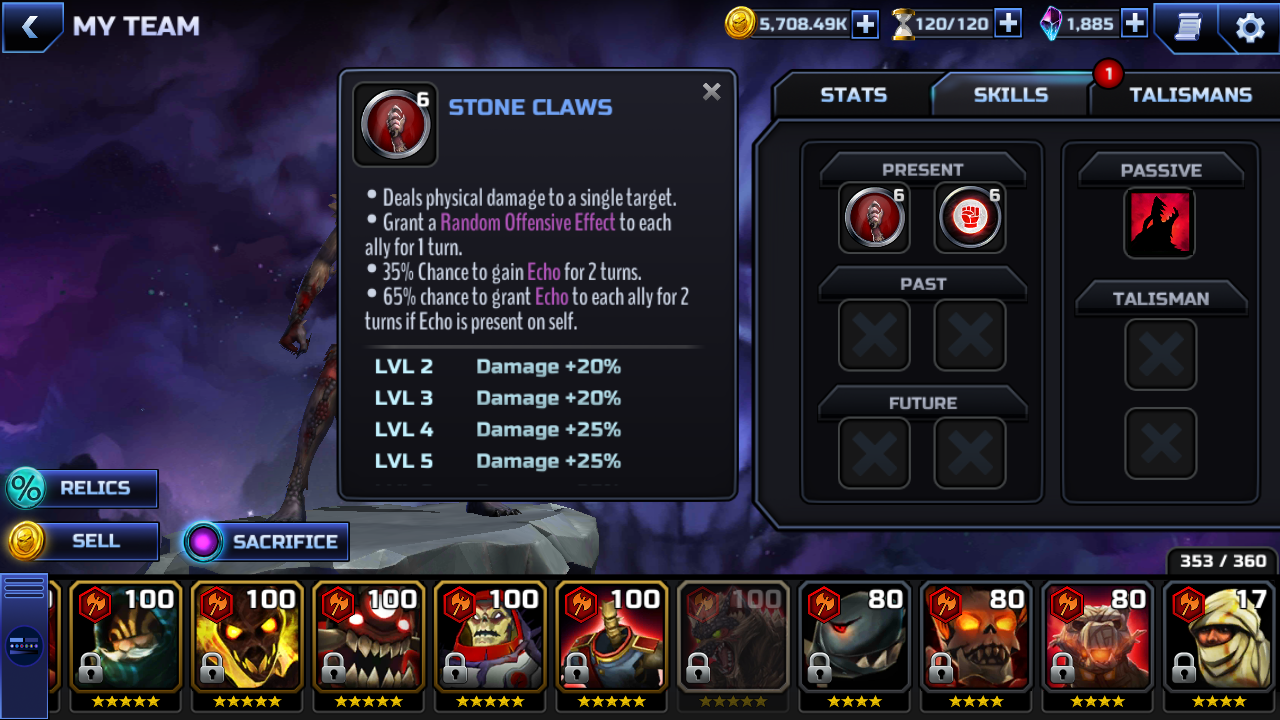Image resolution: width=1280 pixels, height=720 pixels.
Task: Add more gold coins
Action: tap(865, 24)
